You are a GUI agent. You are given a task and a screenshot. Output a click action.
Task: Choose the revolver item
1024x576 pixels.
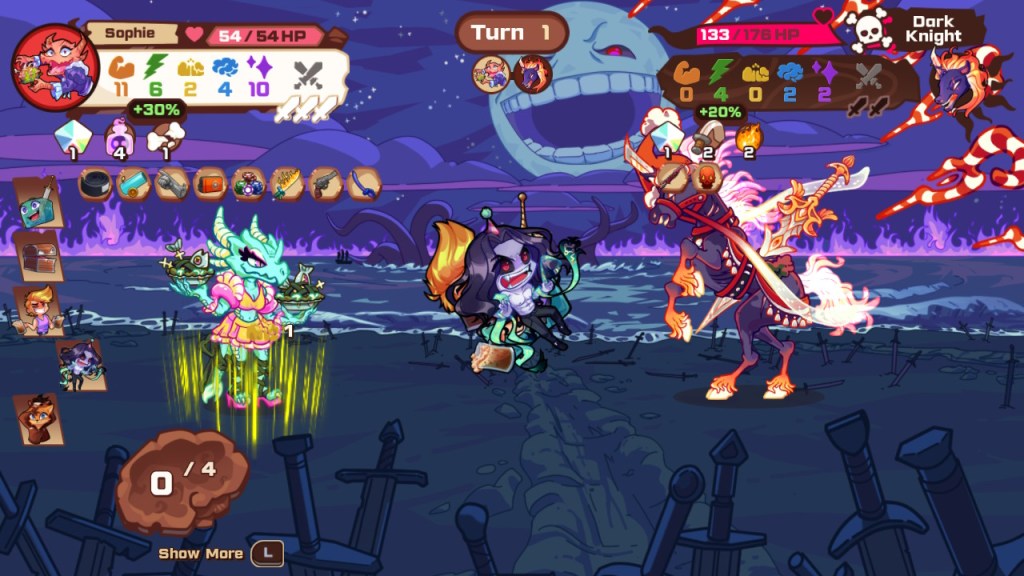coord(324,185)
